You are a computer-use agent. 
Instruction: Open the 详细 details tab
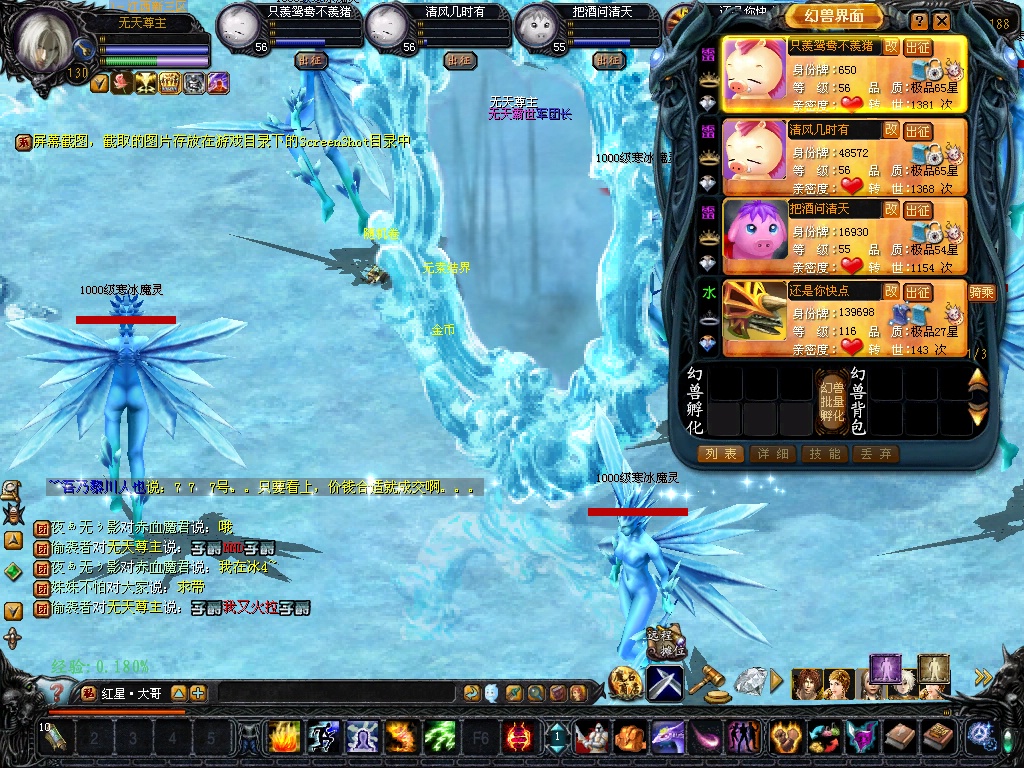[x=773, y=454]
